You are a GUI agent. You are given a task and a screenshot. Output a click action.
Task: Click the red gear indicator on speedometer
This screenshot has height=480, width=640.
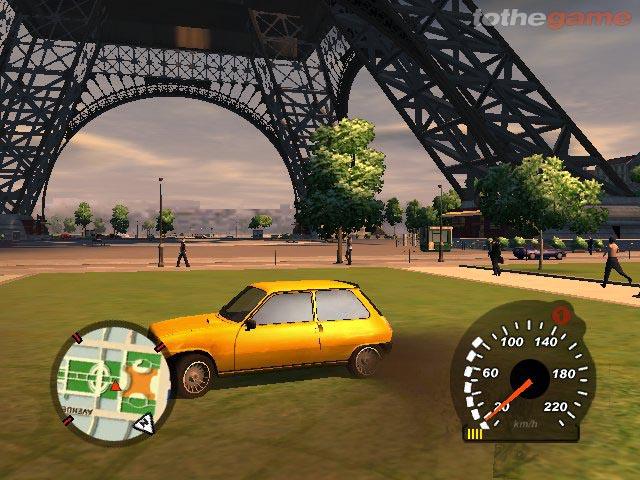pyautogui.click(x=562, y=316)
